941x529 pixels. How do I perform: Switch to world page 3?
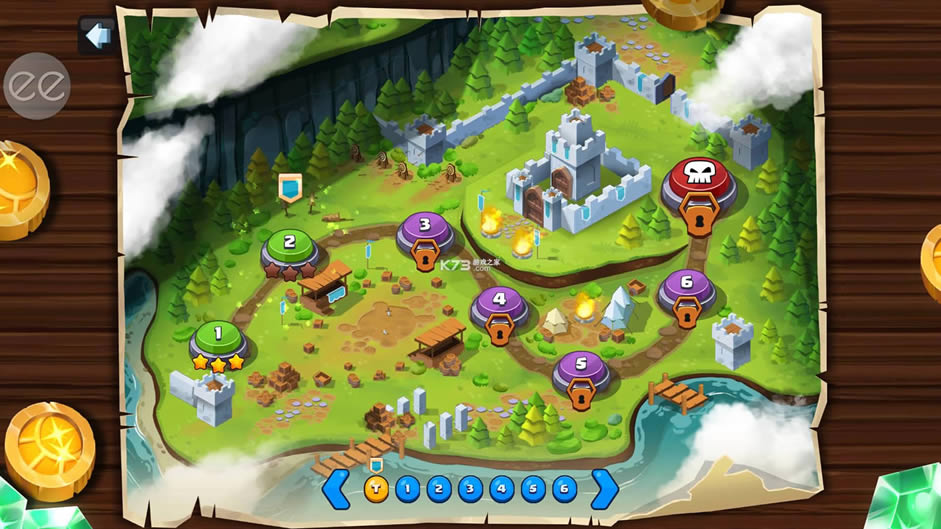pos(470,489)
